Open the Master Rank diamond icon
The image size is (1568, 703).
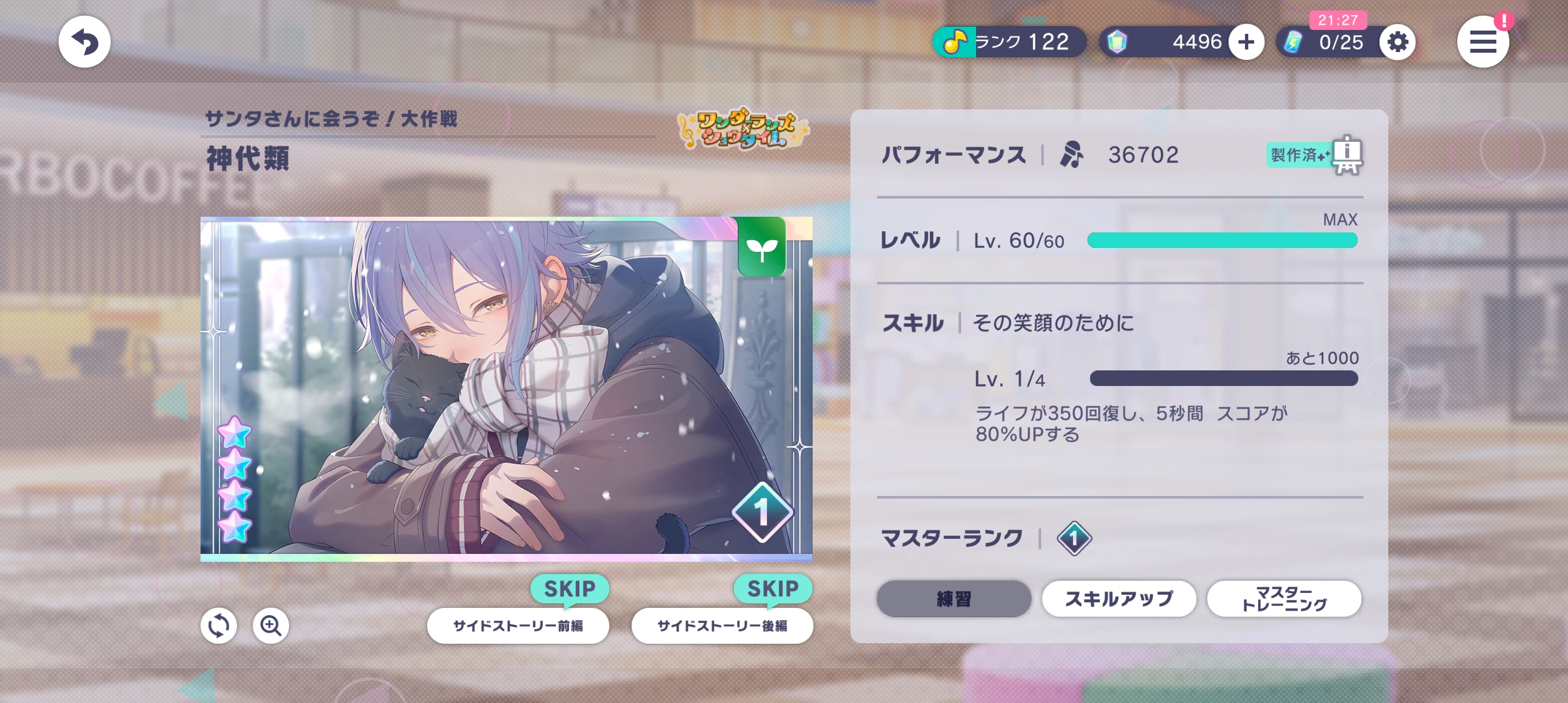(x=1076, y=538)
